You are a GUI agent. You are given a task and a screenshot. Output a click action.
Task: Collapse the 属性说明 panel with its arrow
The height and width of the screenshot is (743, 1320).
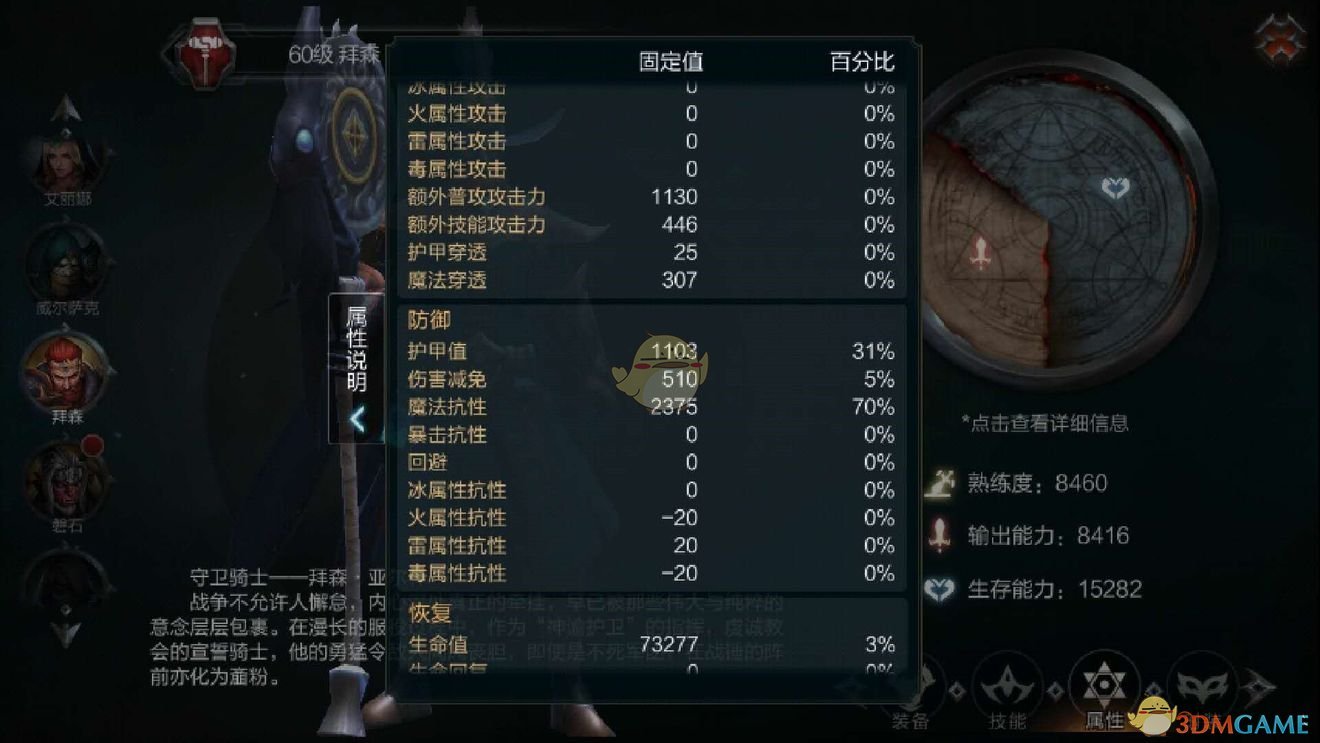[358, 420]
